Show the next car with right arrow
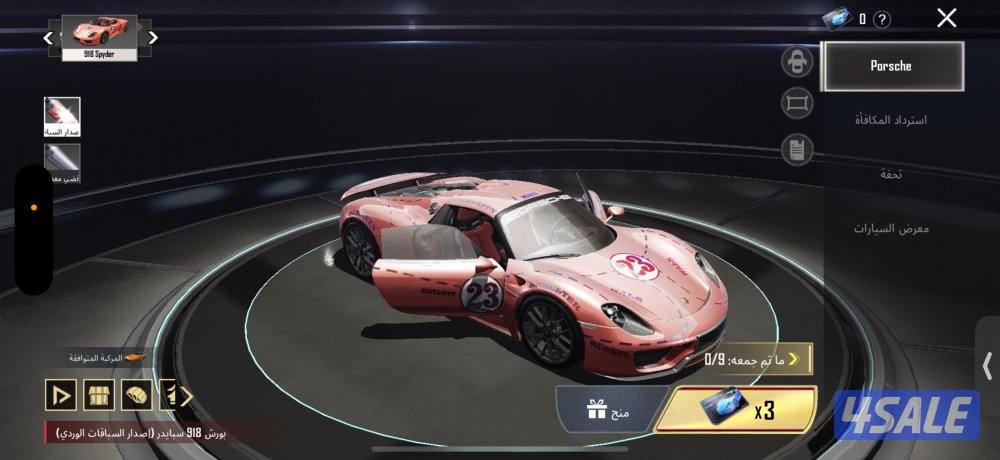This screenshot has width=1000, height=460. (153, 38)
